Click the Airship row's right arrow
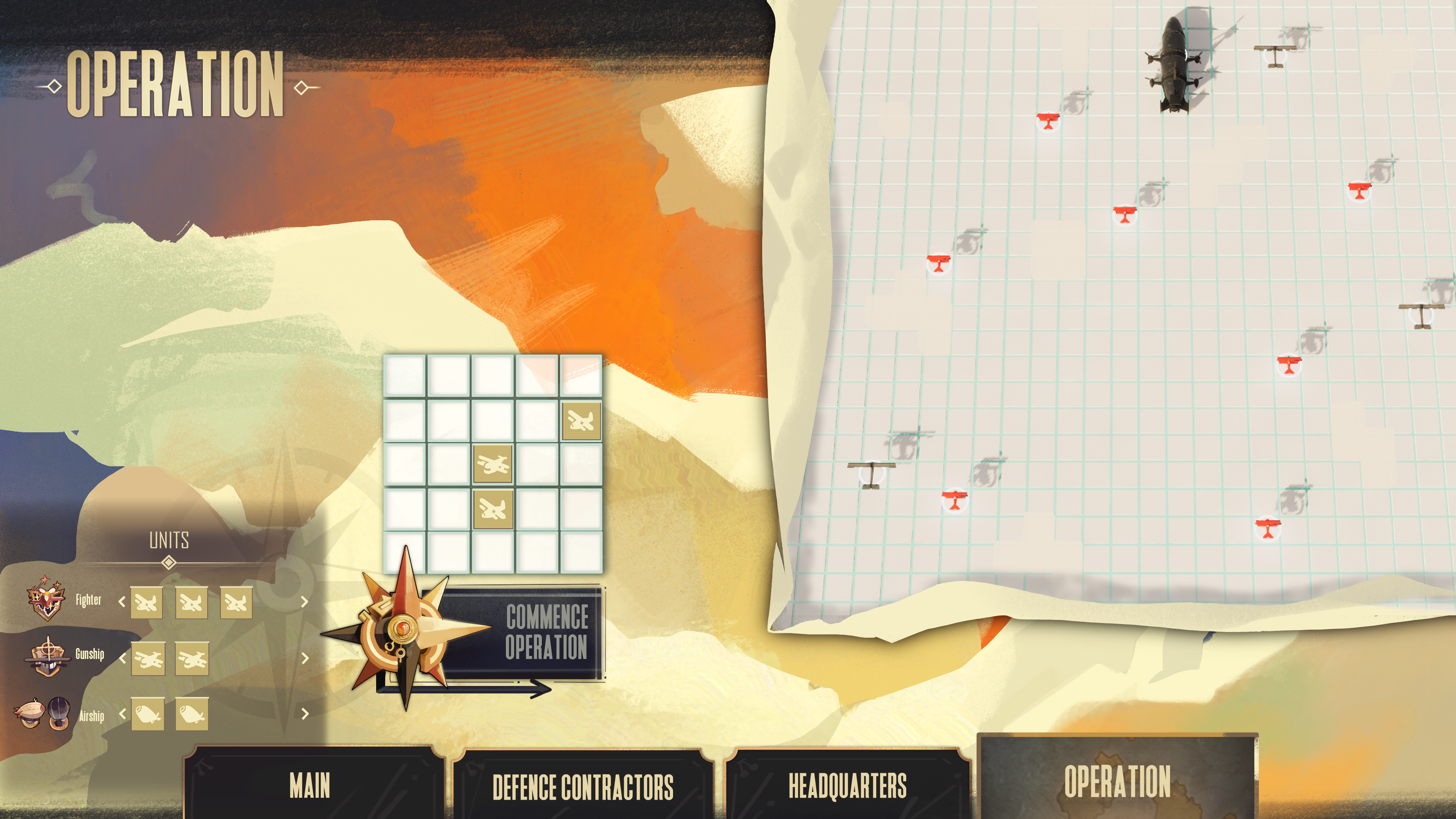This screenshot has width=1456, height=819. [304, 713]
